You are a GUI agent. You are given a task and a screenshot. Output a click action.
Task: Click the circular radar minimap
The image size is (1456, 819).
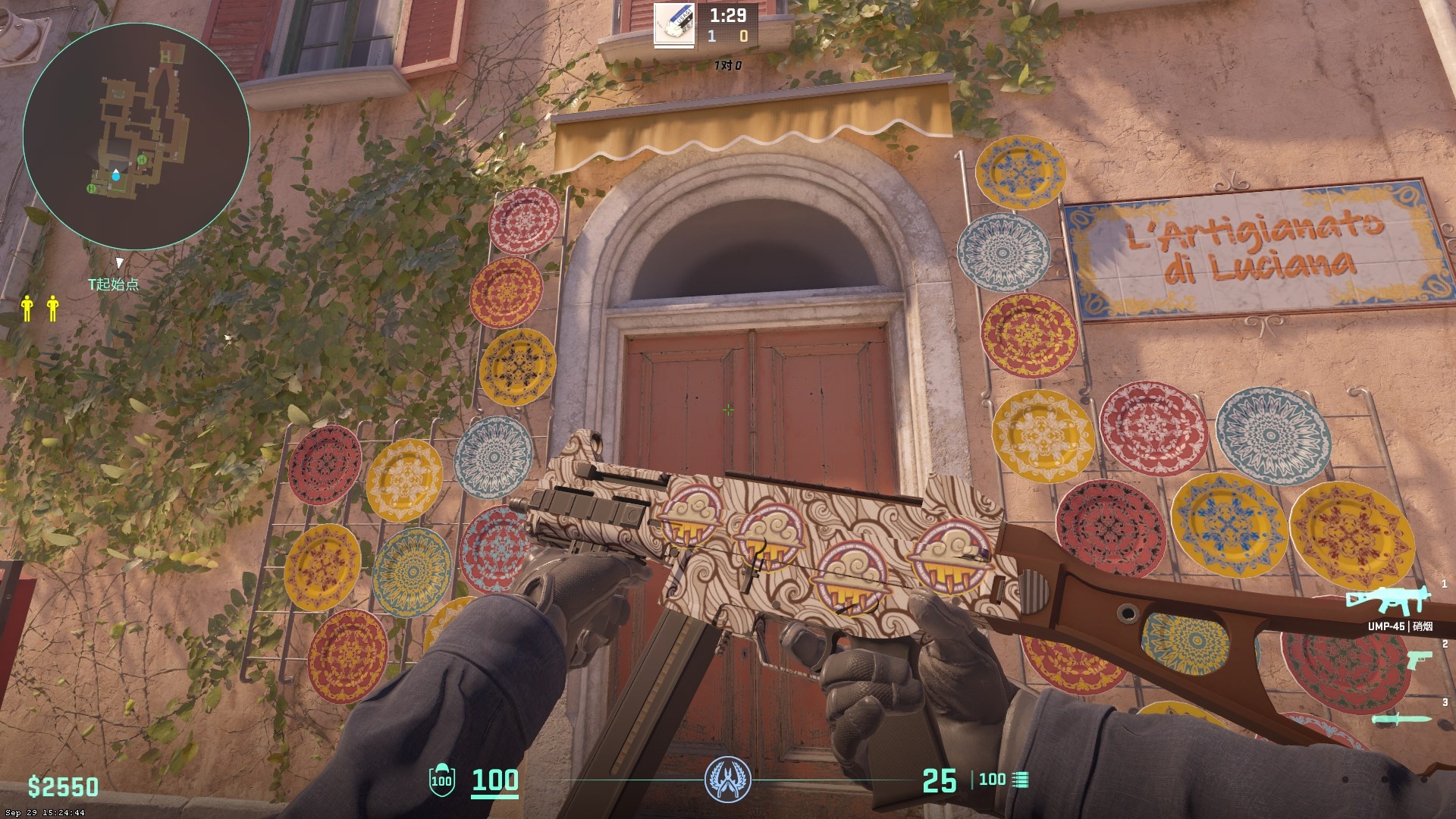[136, 136]
